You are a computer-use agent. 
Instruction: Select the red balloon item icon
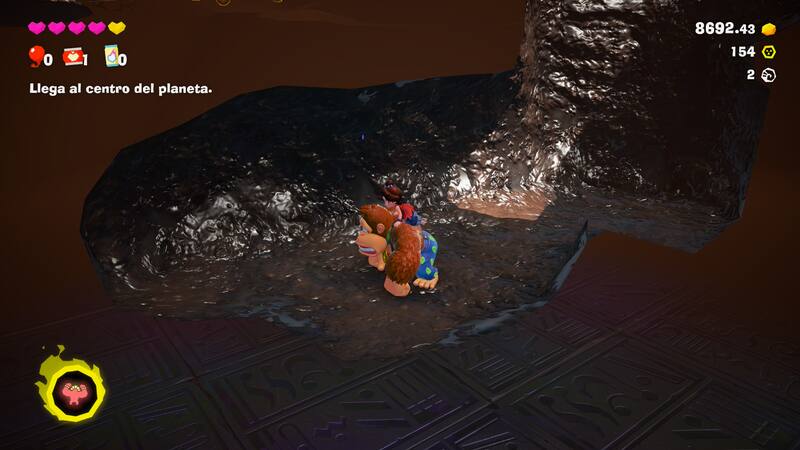pos(37,56)
